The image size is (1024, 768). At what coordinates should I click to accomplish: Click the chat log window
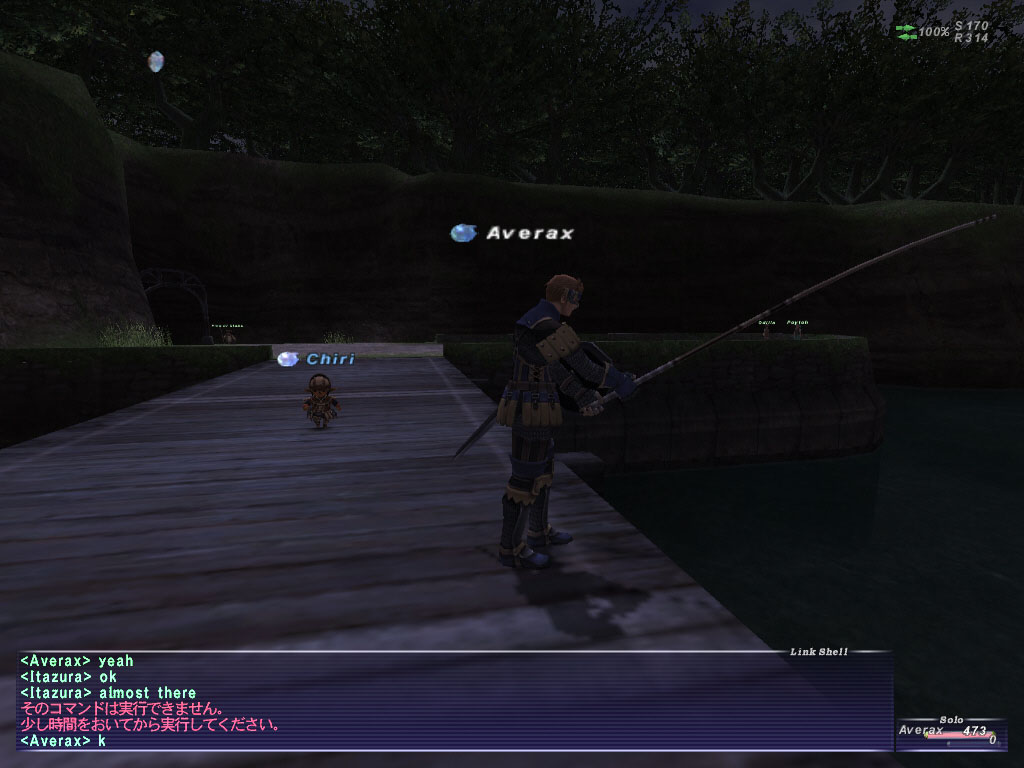(x=450, y=700)
